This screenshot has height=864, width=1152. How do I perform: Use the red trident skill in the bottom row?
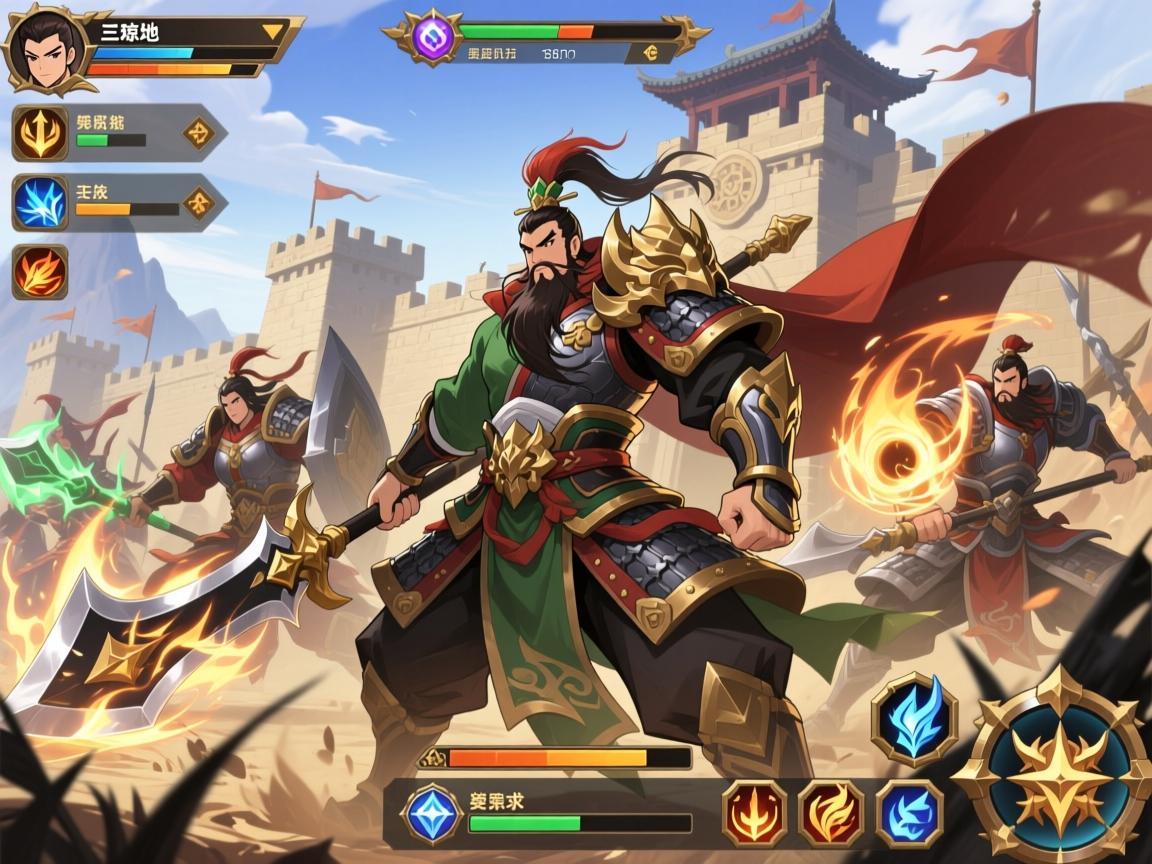pyautogui.click(x=753, y=813)
